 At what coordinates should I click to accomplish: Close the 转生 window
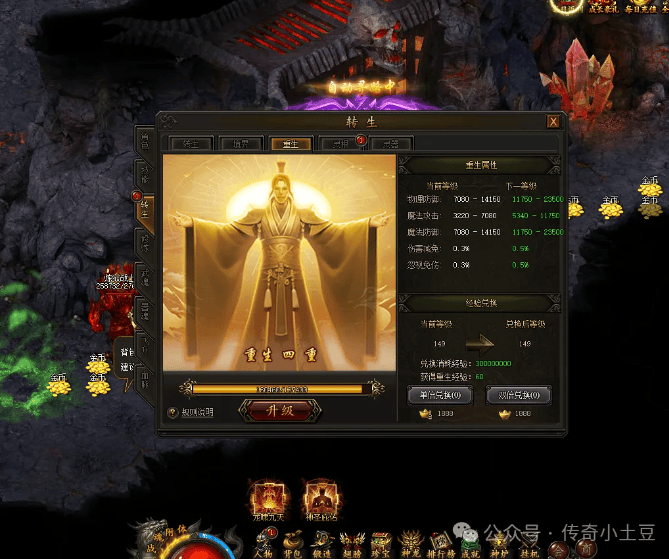(553, 122)
